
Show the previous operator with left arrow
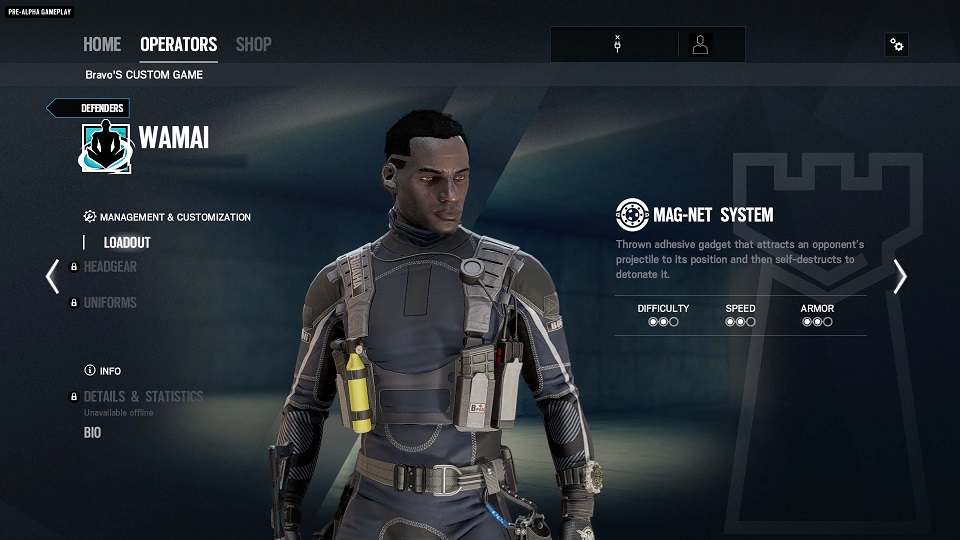point(53,276)
